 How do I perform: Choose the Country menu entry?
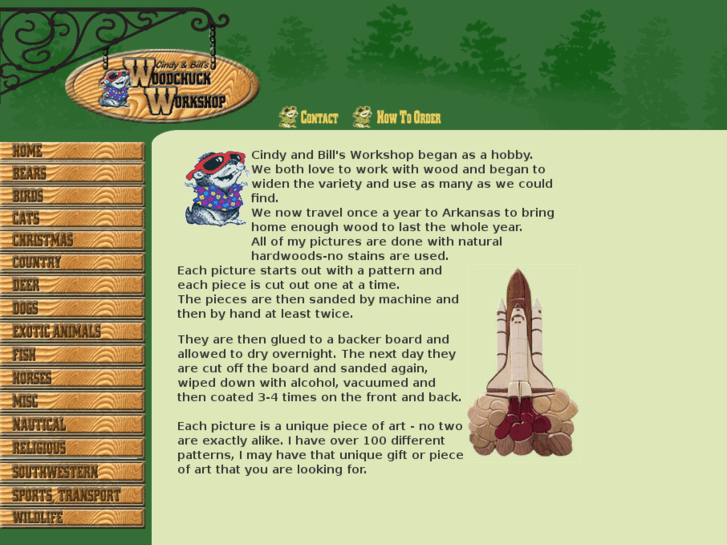click(x=72, y=263)
